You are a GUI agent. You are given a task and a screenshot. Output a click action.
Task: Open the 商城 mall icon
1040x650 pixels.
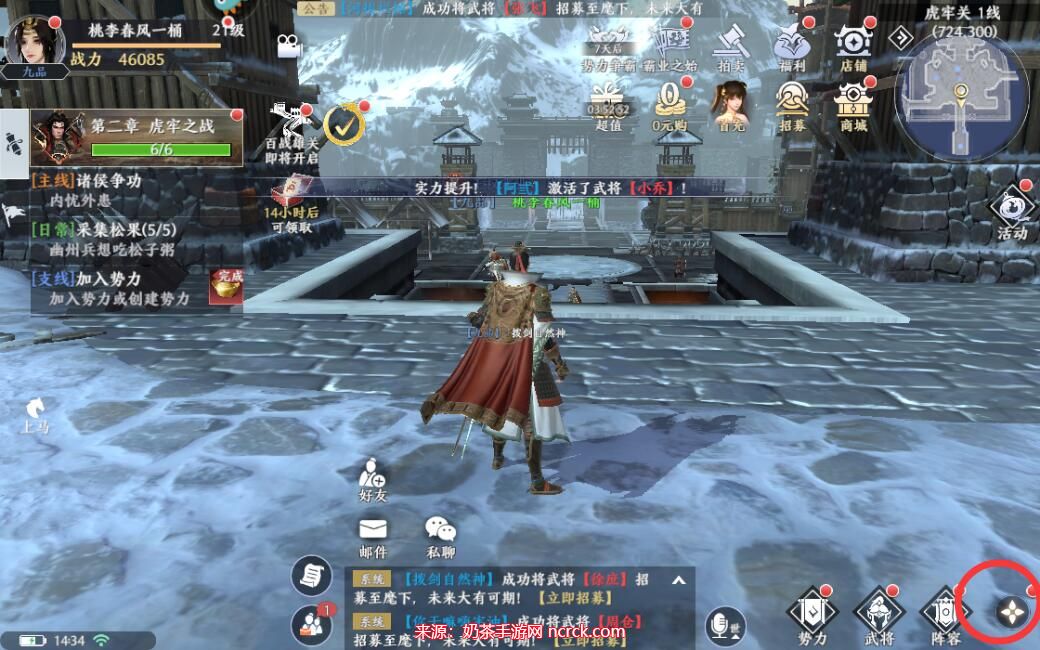(x=853, y=104)
